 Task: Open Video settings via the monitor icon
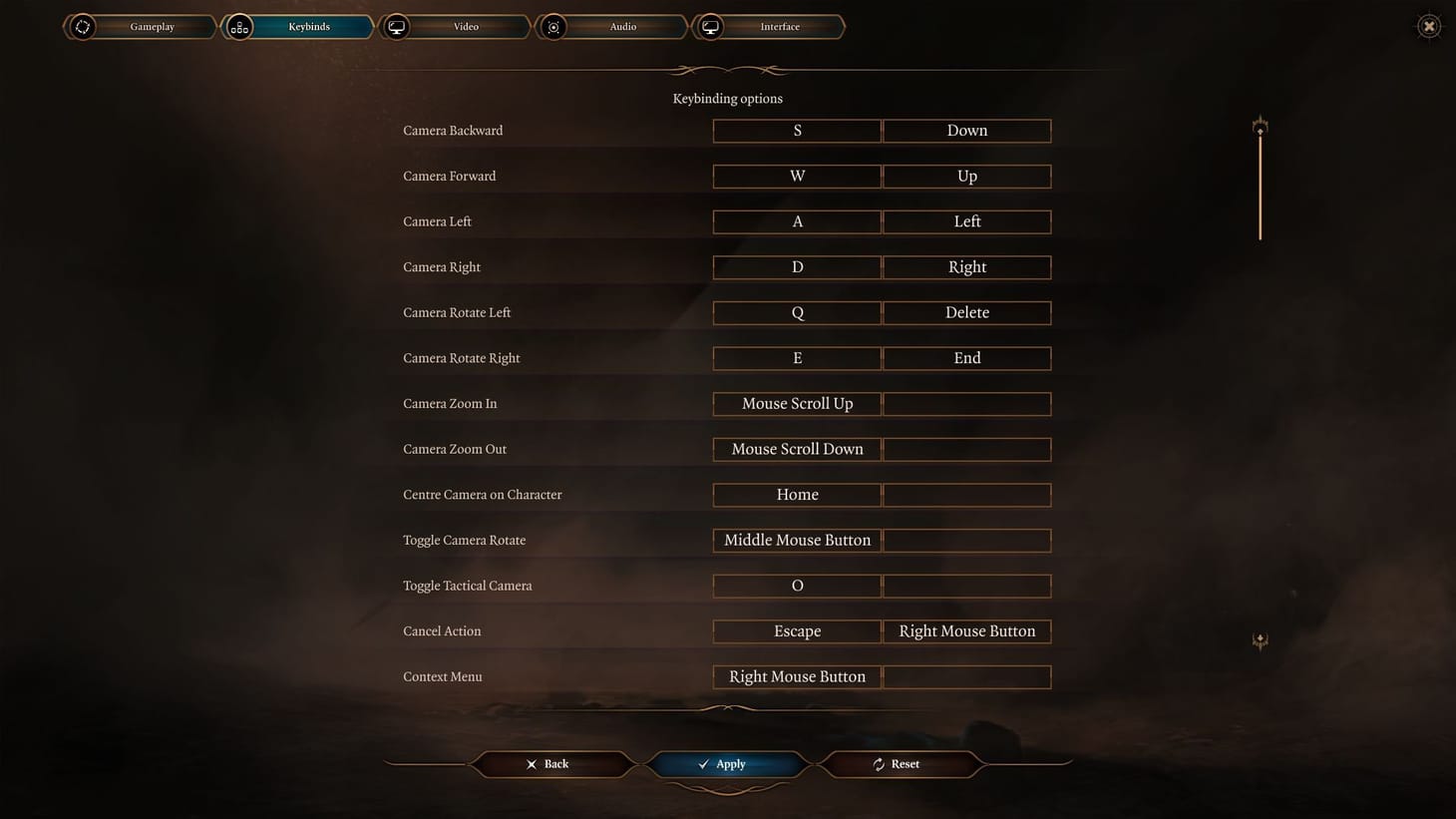click(396, 27)
